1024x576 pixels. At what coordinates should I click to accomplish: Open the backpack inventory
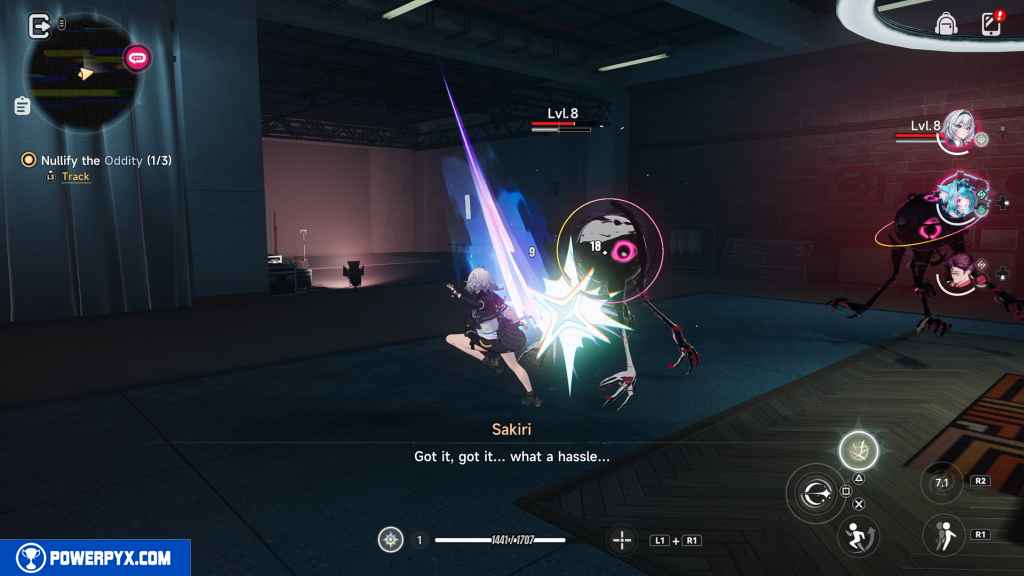(x=945, y=24)
